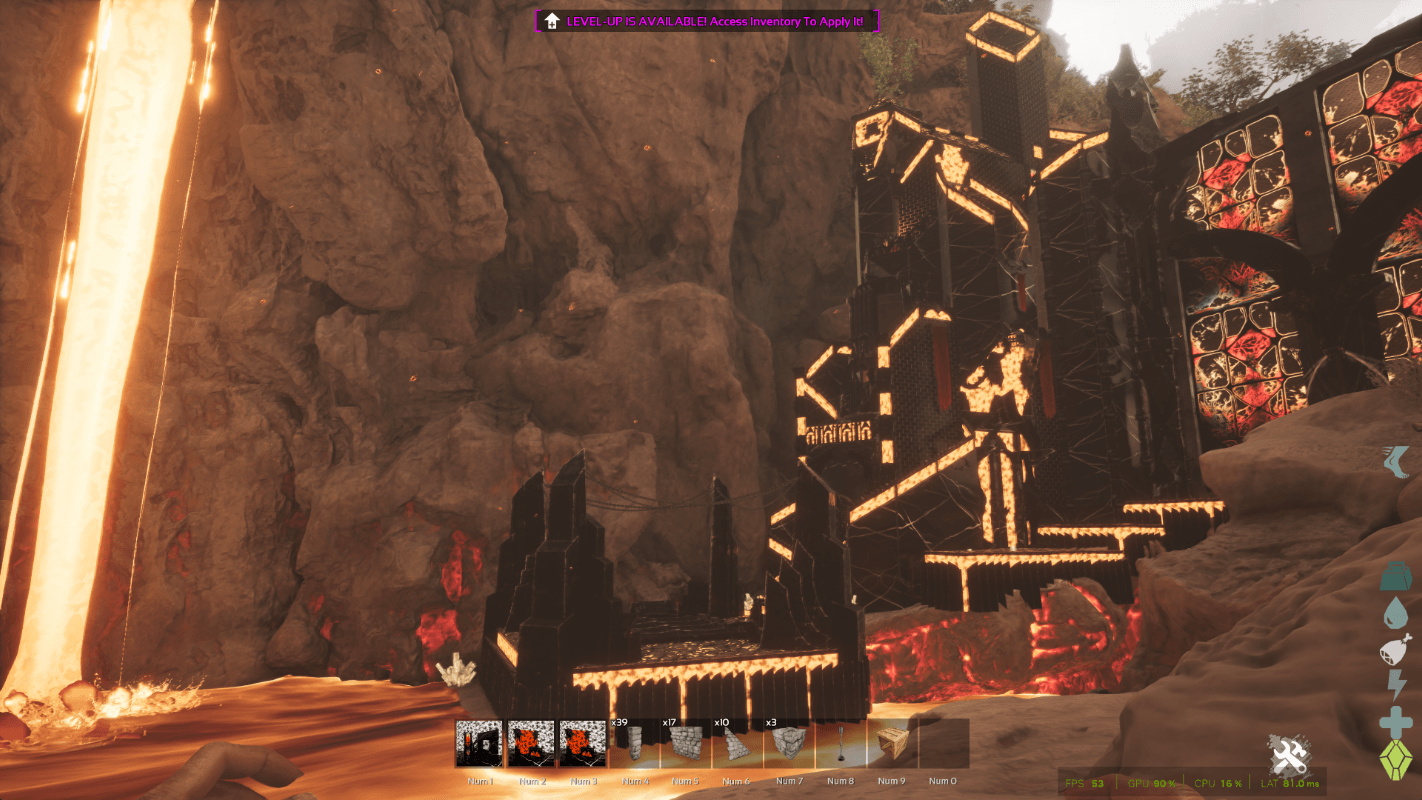Select the standing post item in slot Num 8

841,744
